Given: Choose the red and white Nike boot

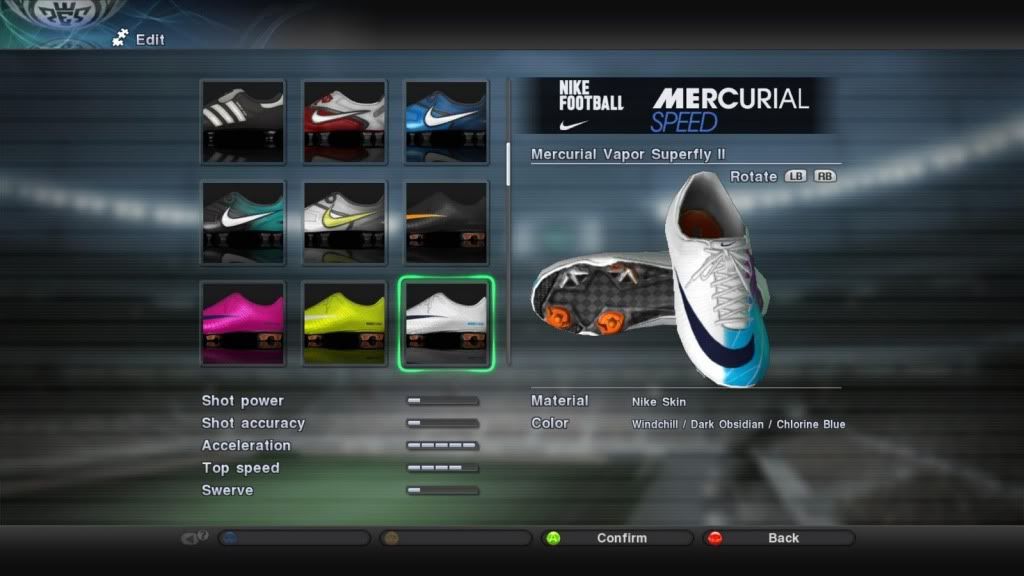Looking at the screenshot, I should (x=344, y=121).
